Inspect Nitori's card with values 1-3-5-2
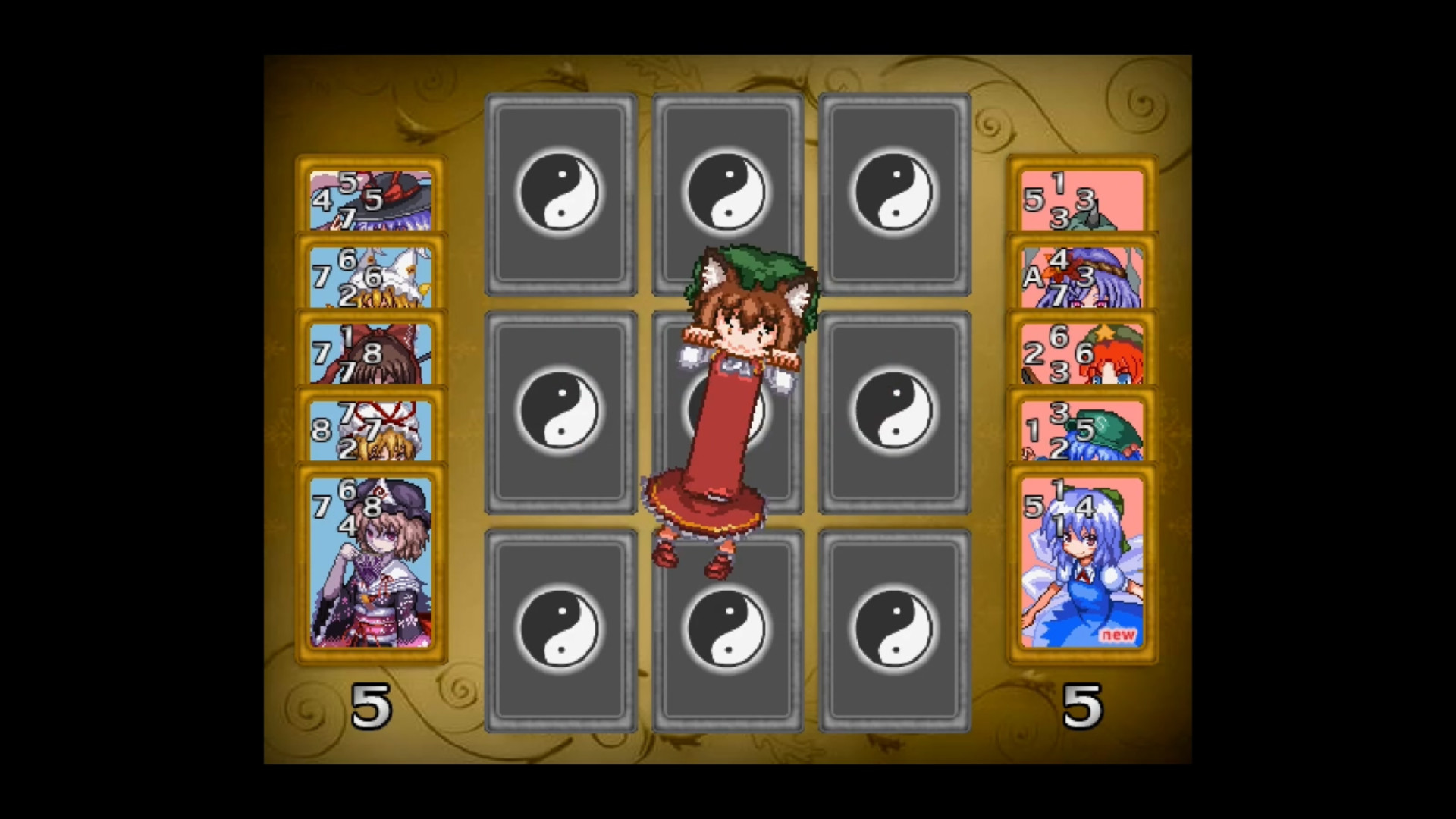Viewport: 1456px width, 819px height. pos(1081,428)
